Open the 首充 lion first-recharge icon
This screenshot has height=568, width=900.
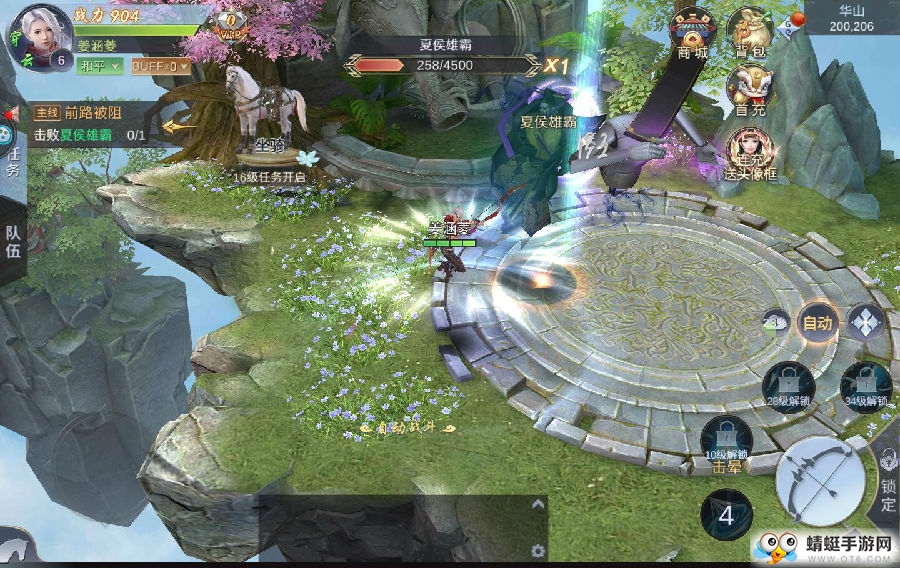749,89
